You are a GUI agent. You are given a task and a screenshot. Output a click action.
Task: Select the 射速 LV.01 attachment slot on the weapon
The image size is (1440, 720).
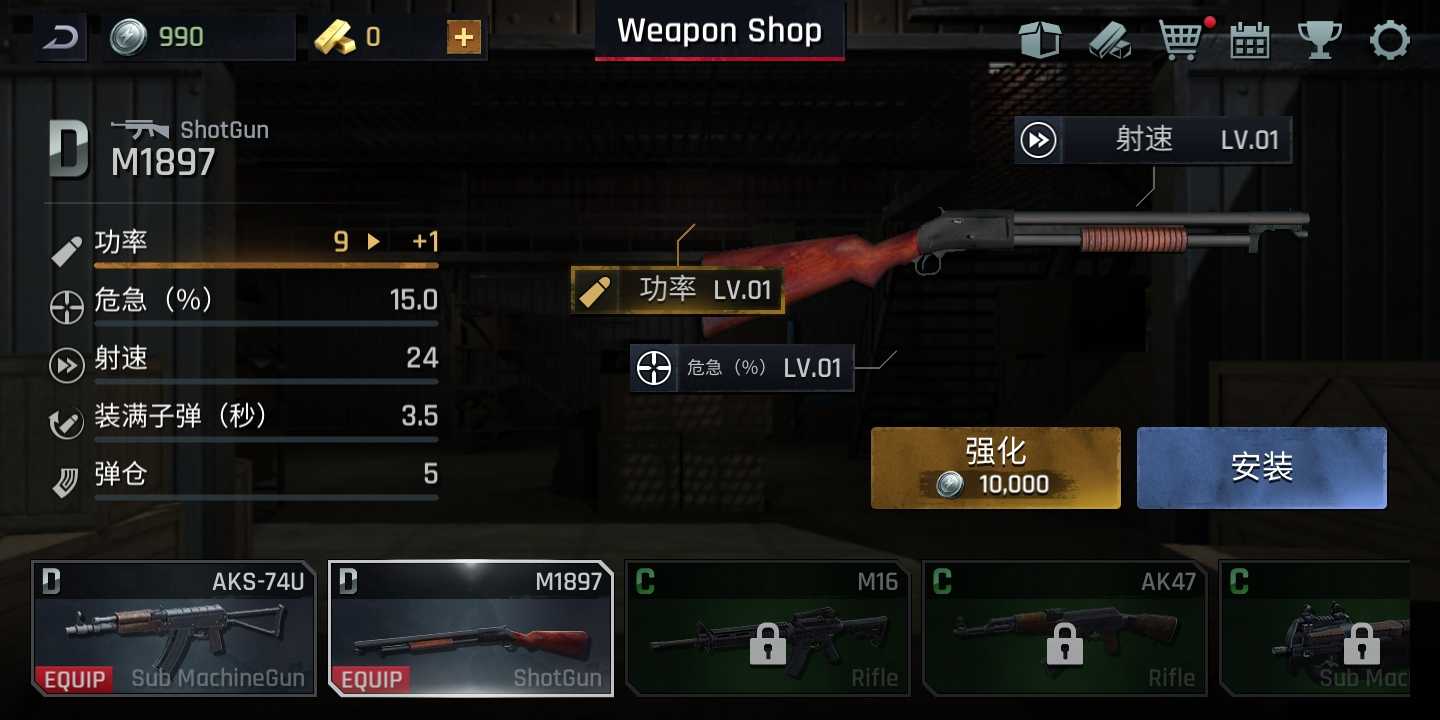(1152, 140)
